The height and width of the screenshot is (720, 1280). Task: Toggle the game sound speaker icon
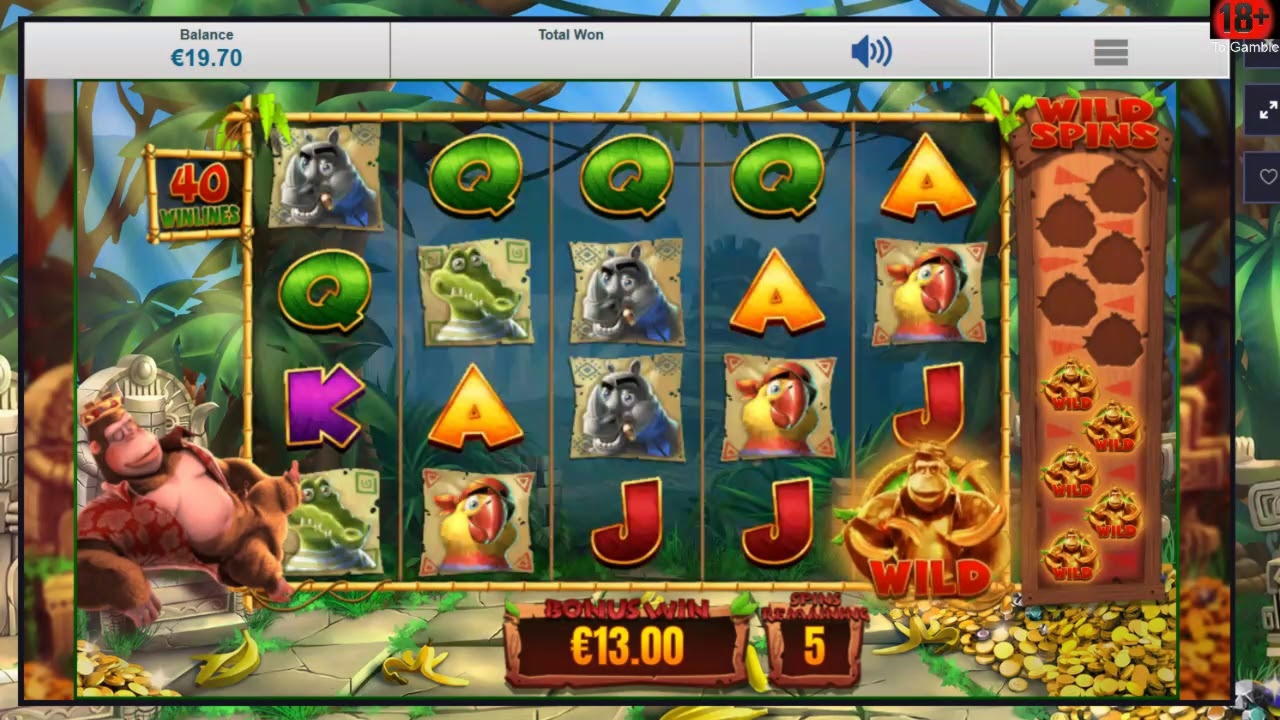click(871, 52)
